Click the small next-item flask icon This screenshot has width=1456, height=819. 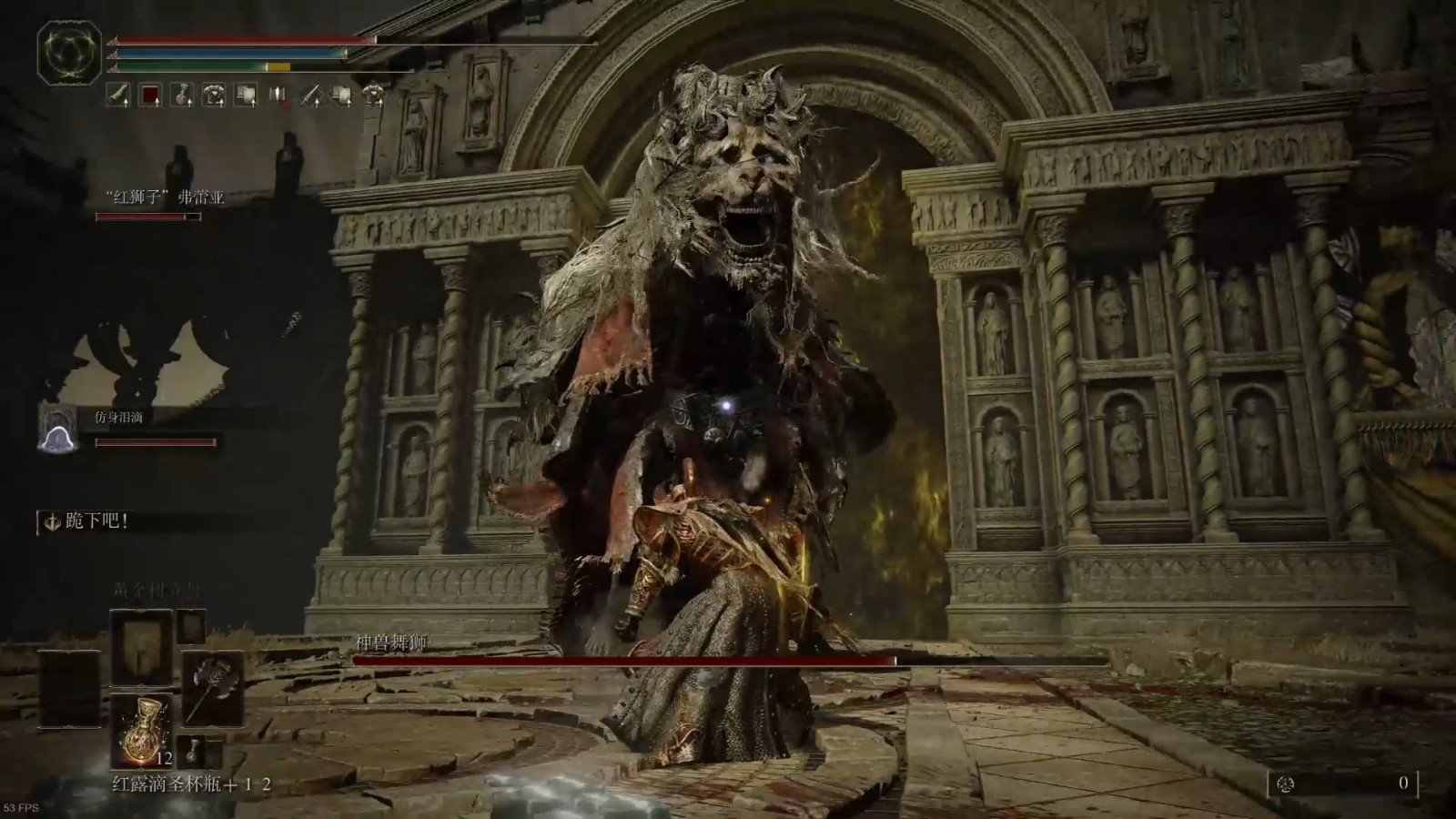click(193, 751)
